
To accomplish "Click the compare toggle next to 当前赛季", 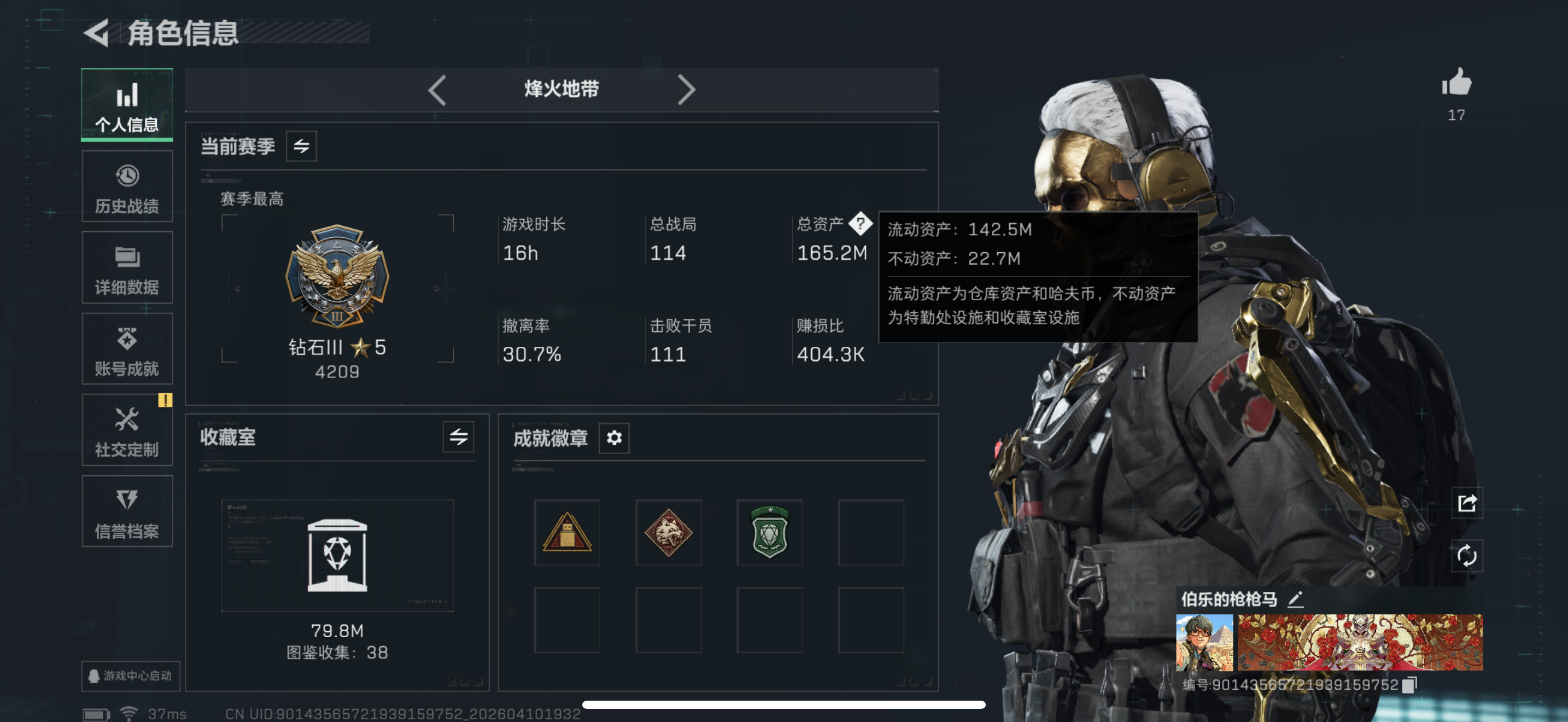I will tap(302, 146).
